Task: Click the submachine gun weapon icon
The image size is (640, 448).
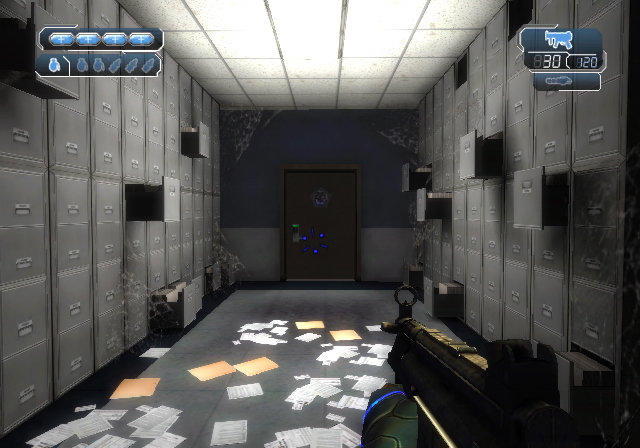Action: pos(558,41)
